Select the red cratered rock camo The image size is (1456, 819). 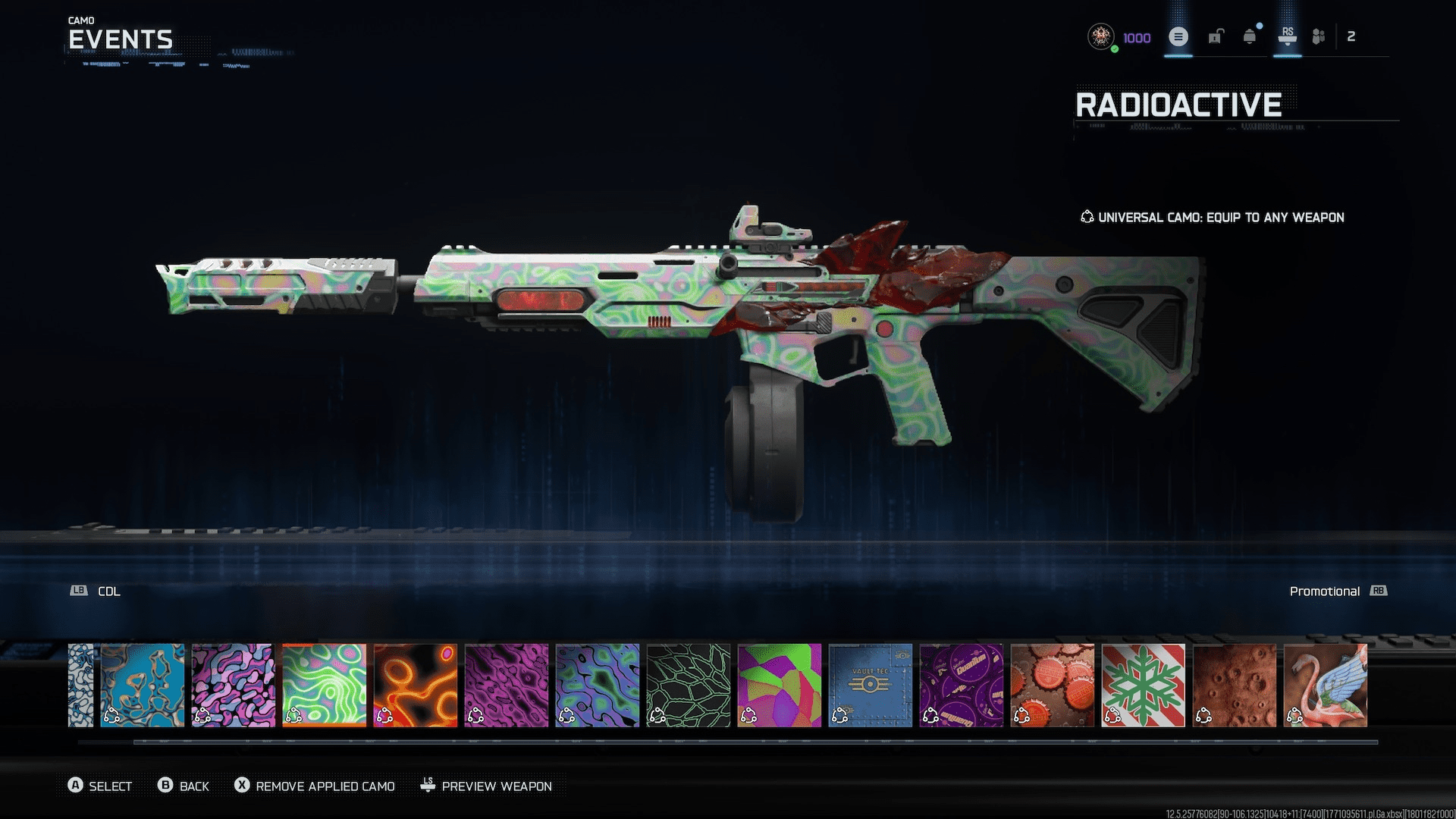pos(1234,685)
